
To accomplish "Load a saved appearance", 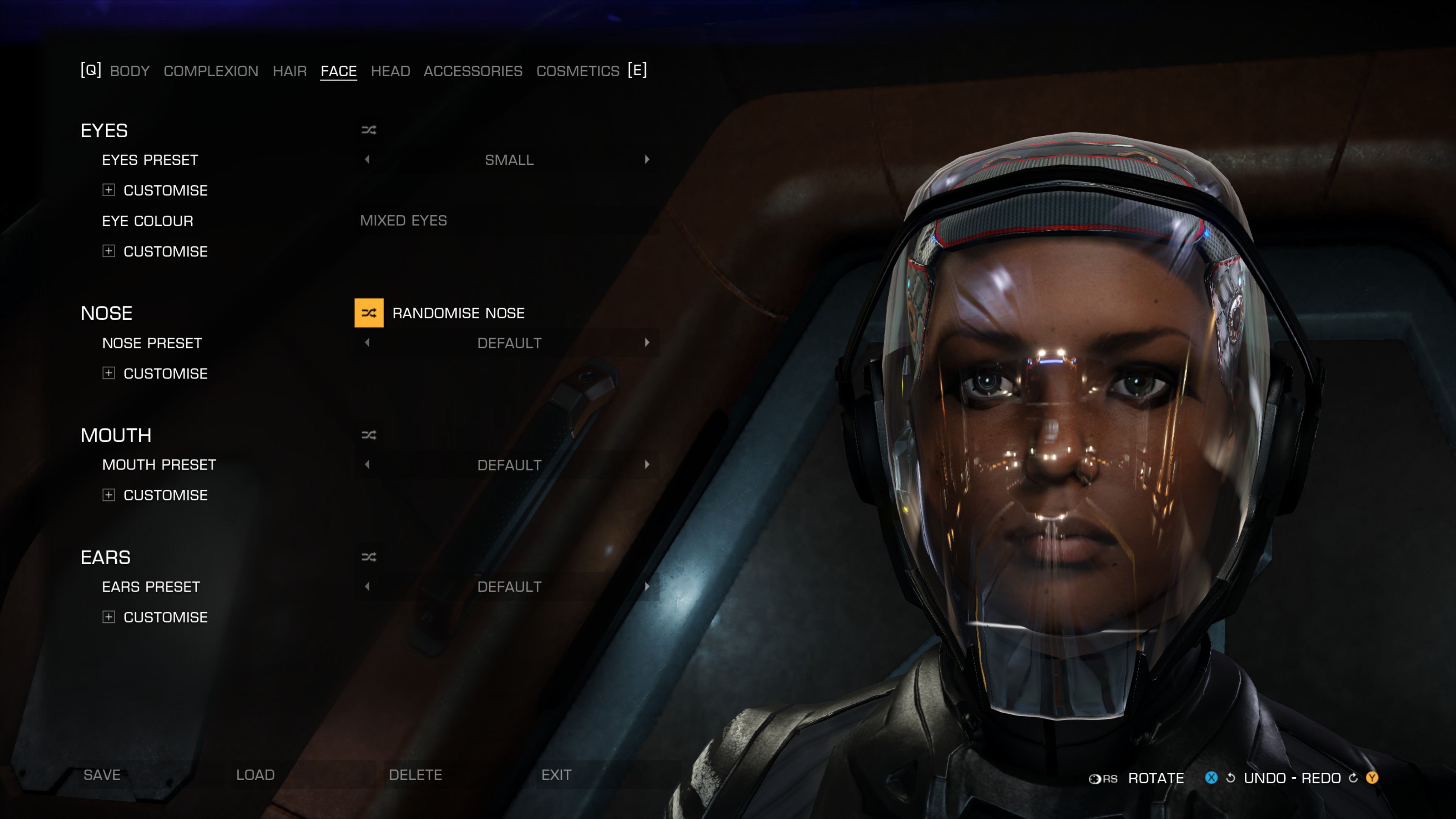I will tap(255, 775).
